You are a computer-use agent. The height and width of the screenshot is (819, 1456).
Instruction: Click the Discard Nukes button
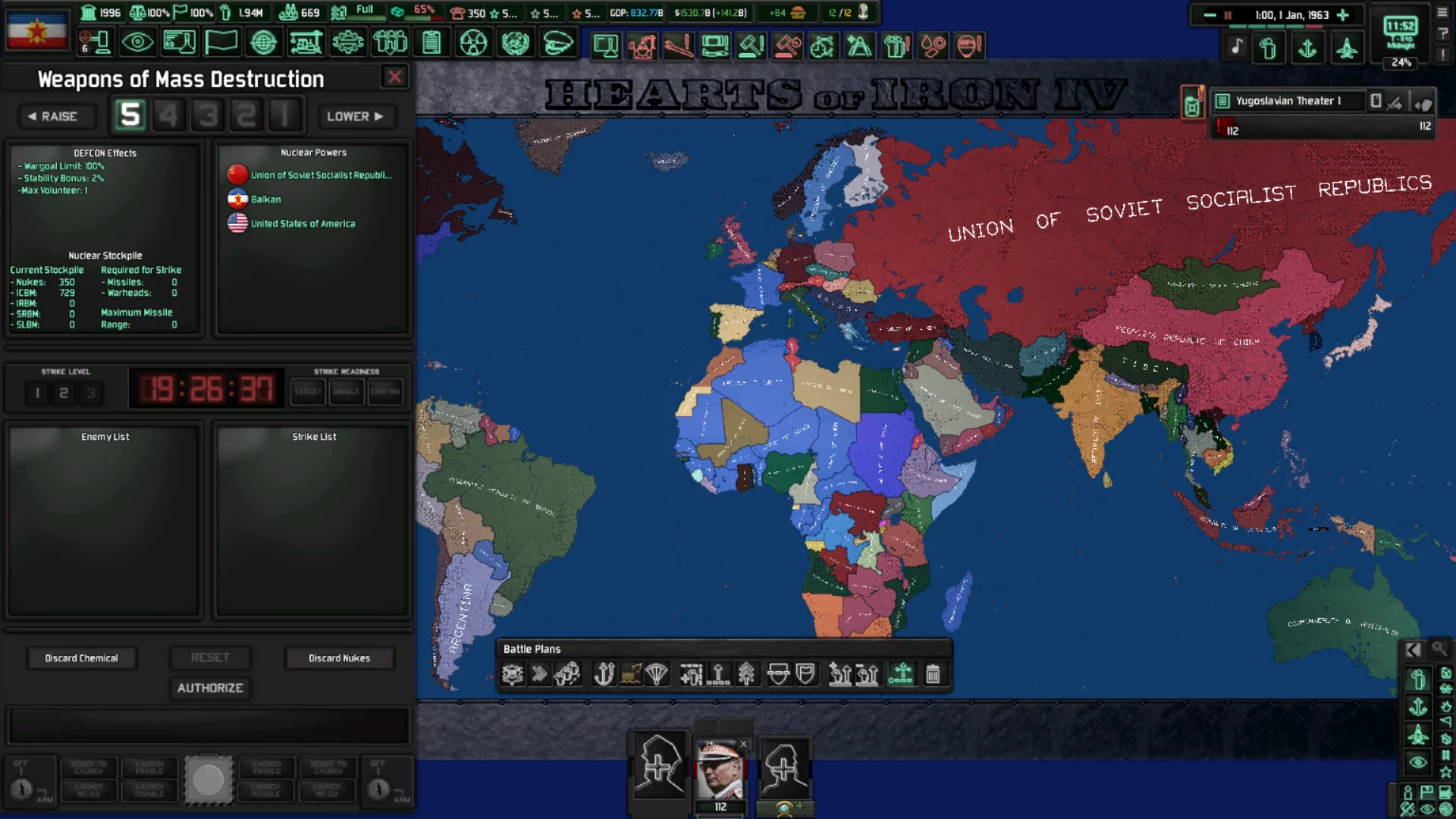(339, 657)
